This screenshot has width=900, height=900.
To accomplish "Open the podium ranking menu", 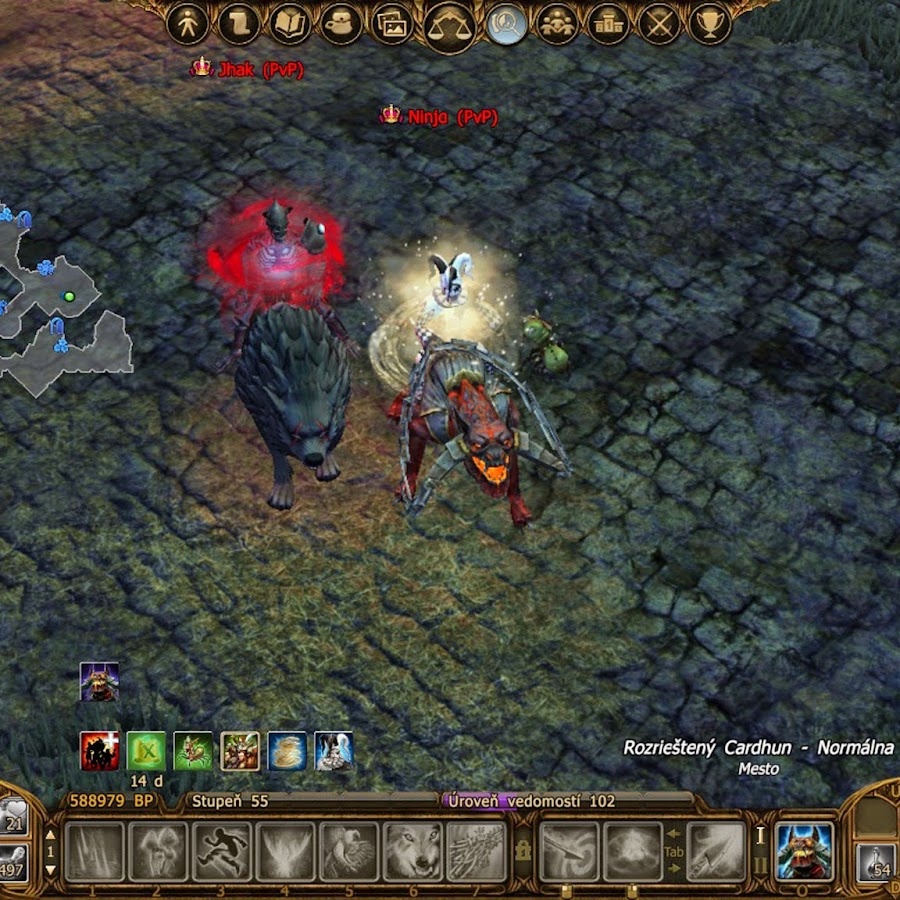I will point(608,24).
